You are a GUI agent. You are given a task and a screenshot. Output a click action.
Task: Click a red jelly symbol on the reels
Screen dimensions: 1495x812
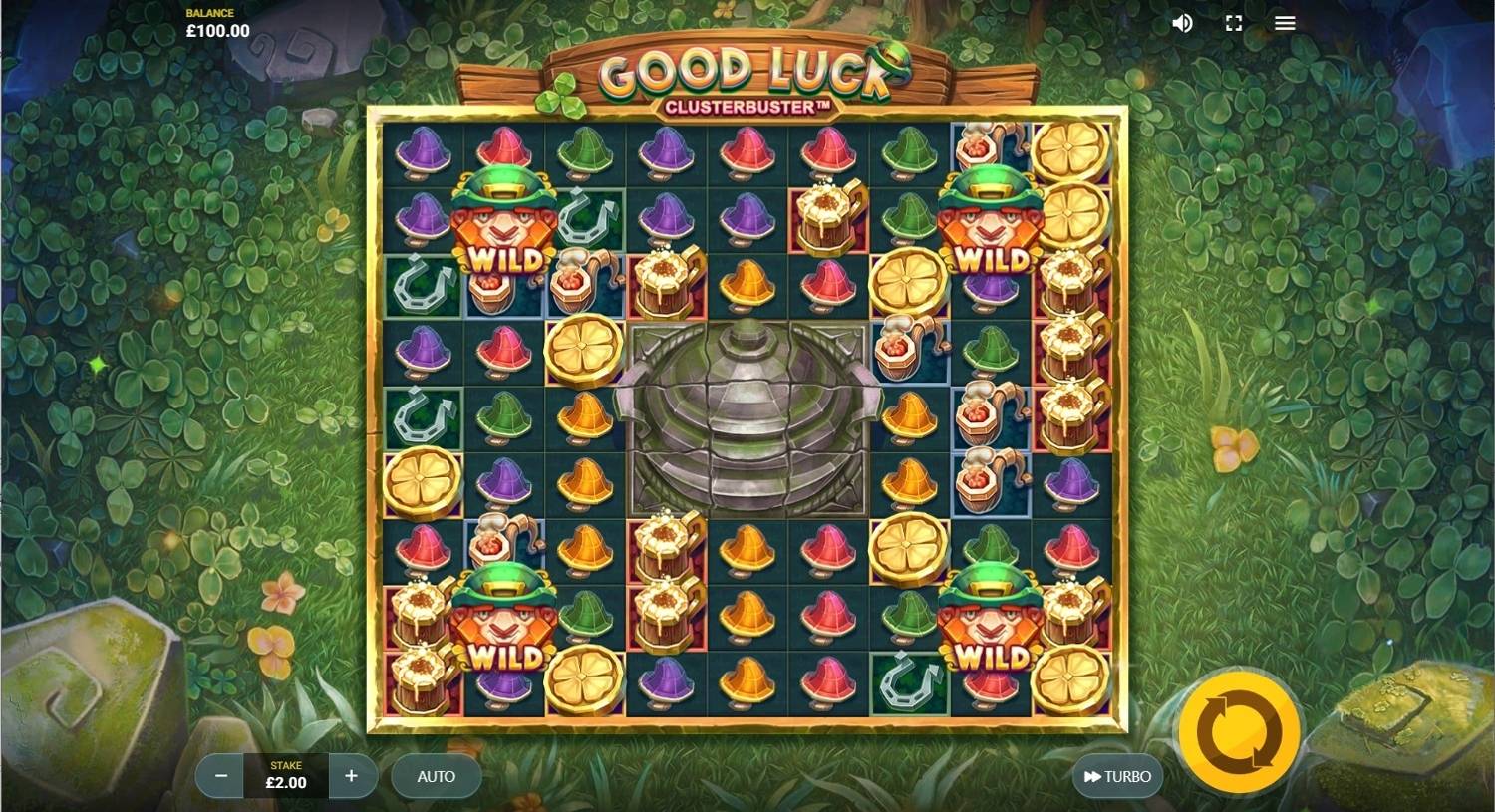click(749, 149)
